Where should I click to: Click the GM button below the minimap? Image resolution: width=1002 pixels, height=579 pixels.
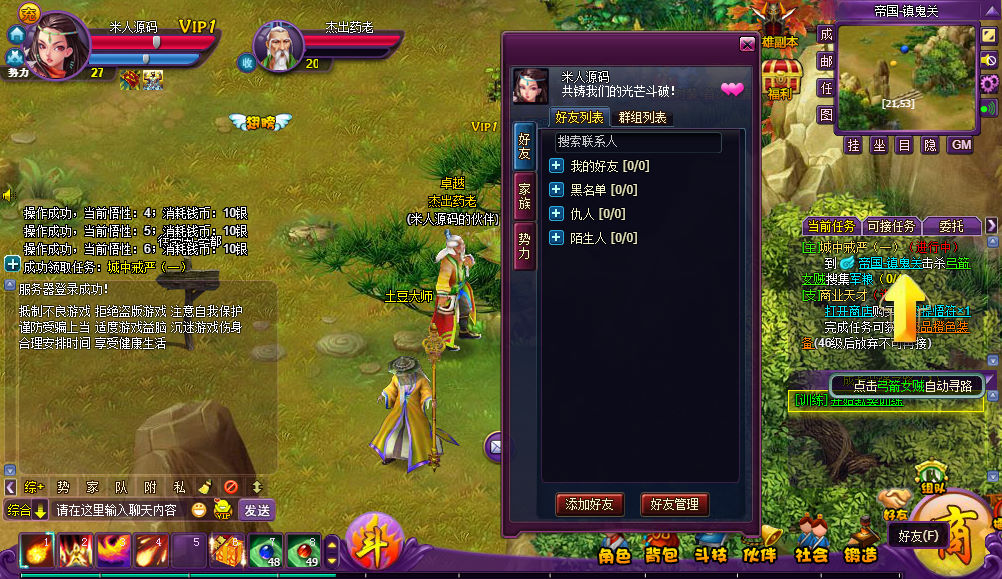coord(960,145)
